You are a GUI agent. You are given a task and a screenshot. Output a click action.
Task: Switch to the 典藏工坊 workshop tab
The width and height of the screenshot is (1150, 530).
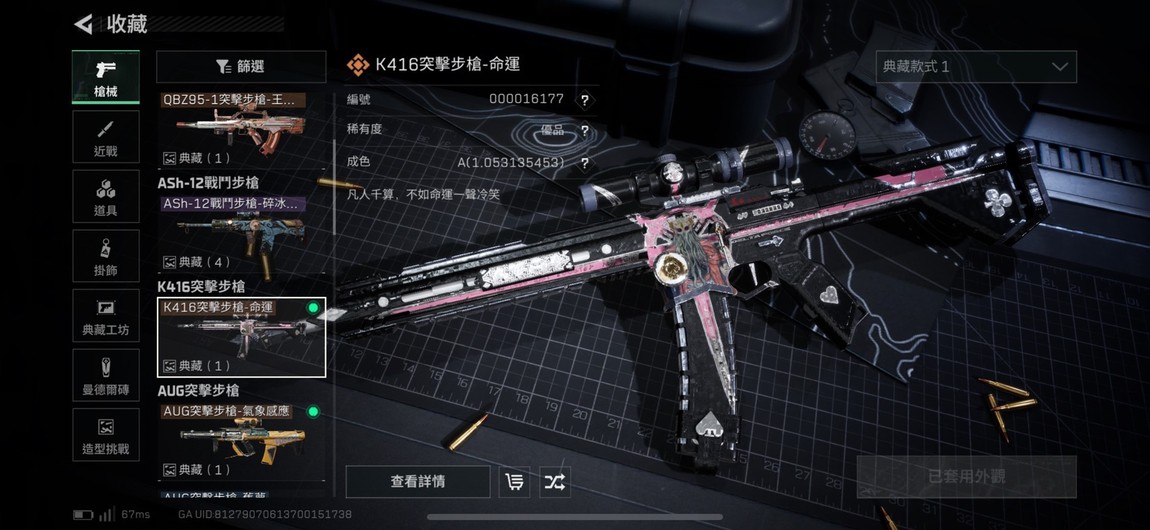(x=105, y=315)
